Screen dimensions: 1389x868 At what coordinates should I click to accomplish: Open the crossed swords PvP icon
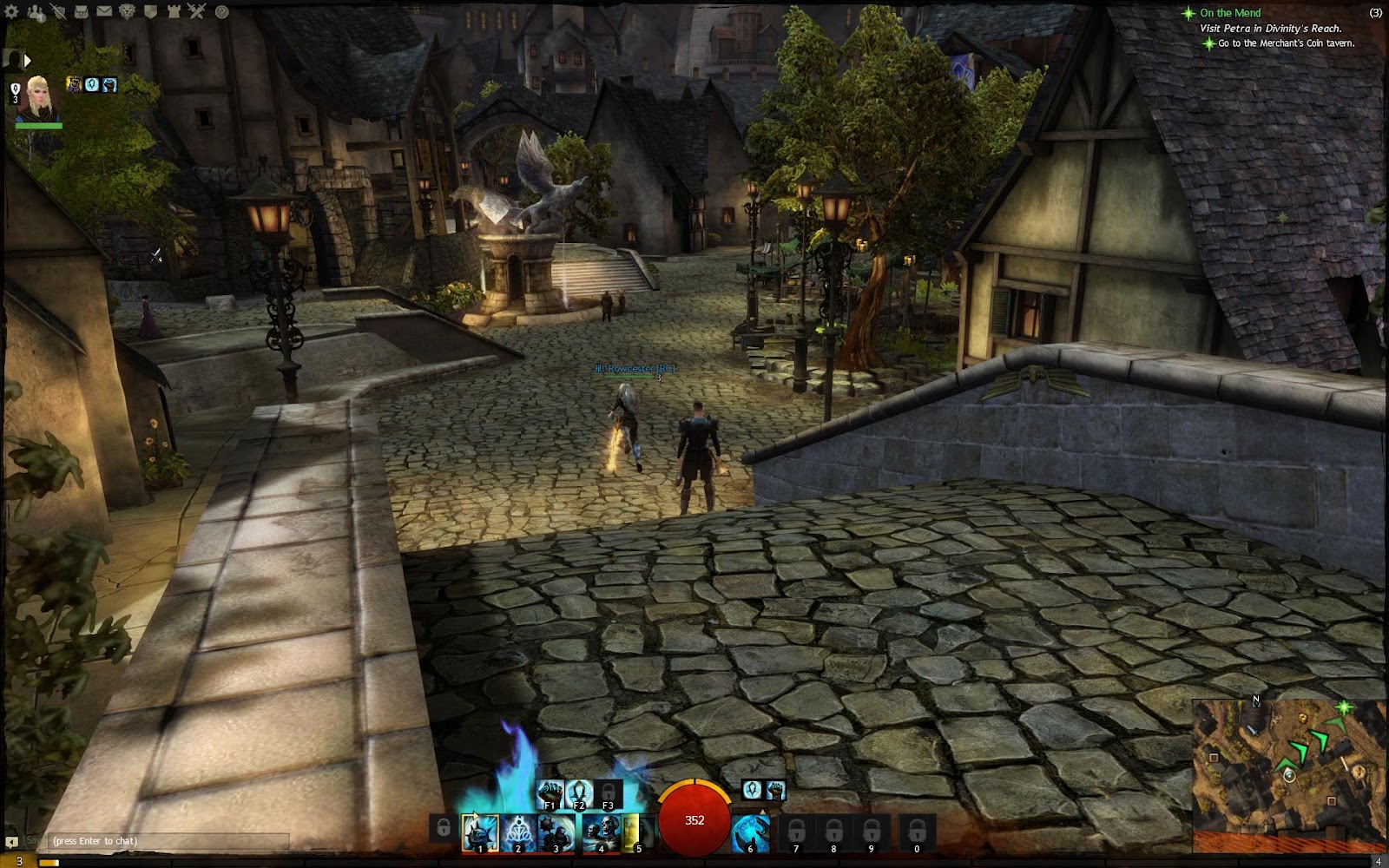196,12
